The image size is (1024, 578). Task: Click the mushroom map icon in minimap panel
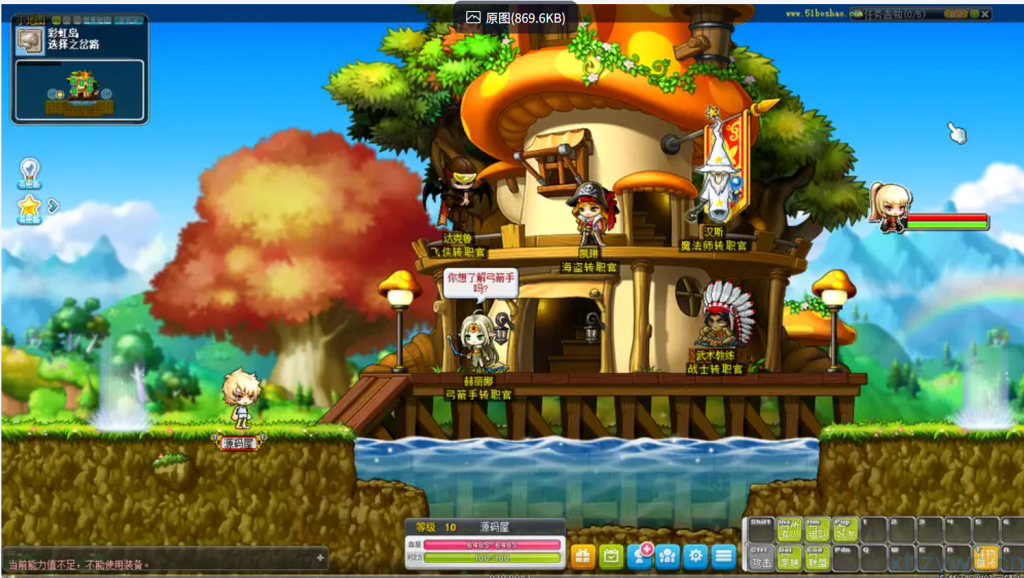tap(28, 40)
